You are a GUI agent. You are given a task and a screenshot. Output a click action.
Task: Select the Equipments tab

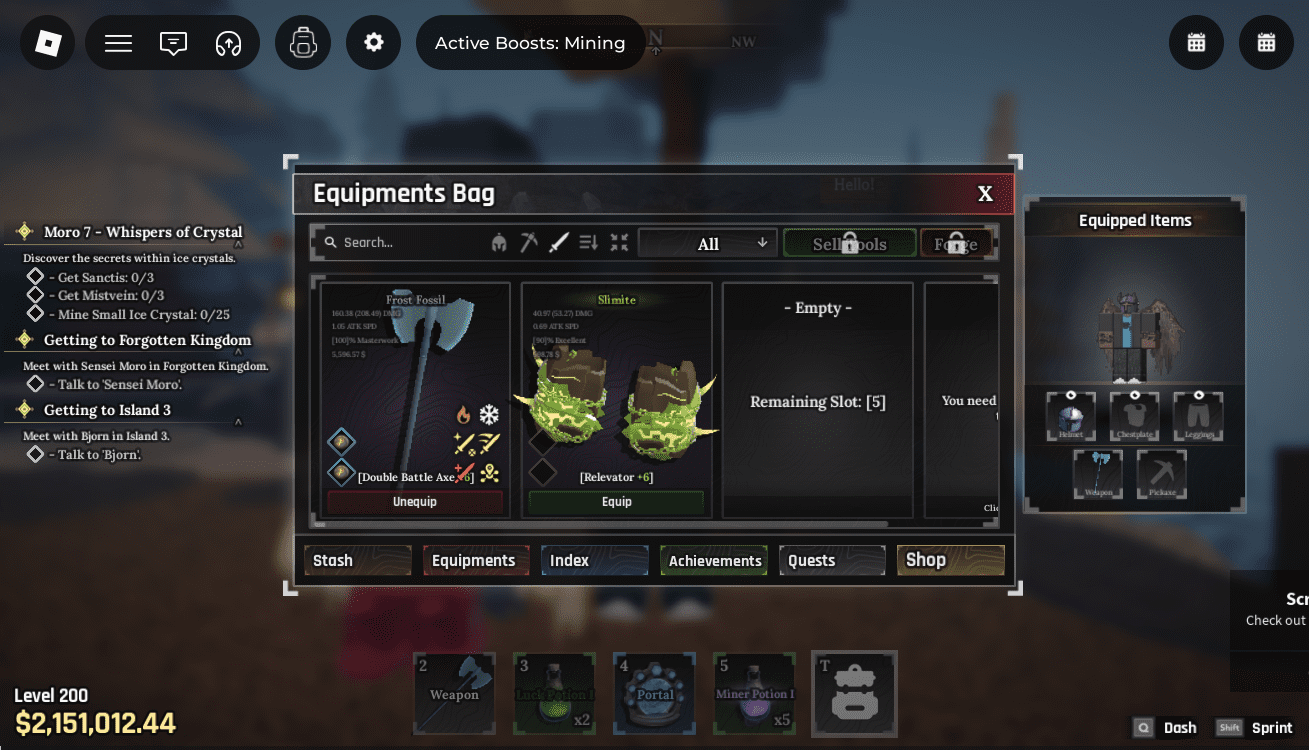pos(476,560)
